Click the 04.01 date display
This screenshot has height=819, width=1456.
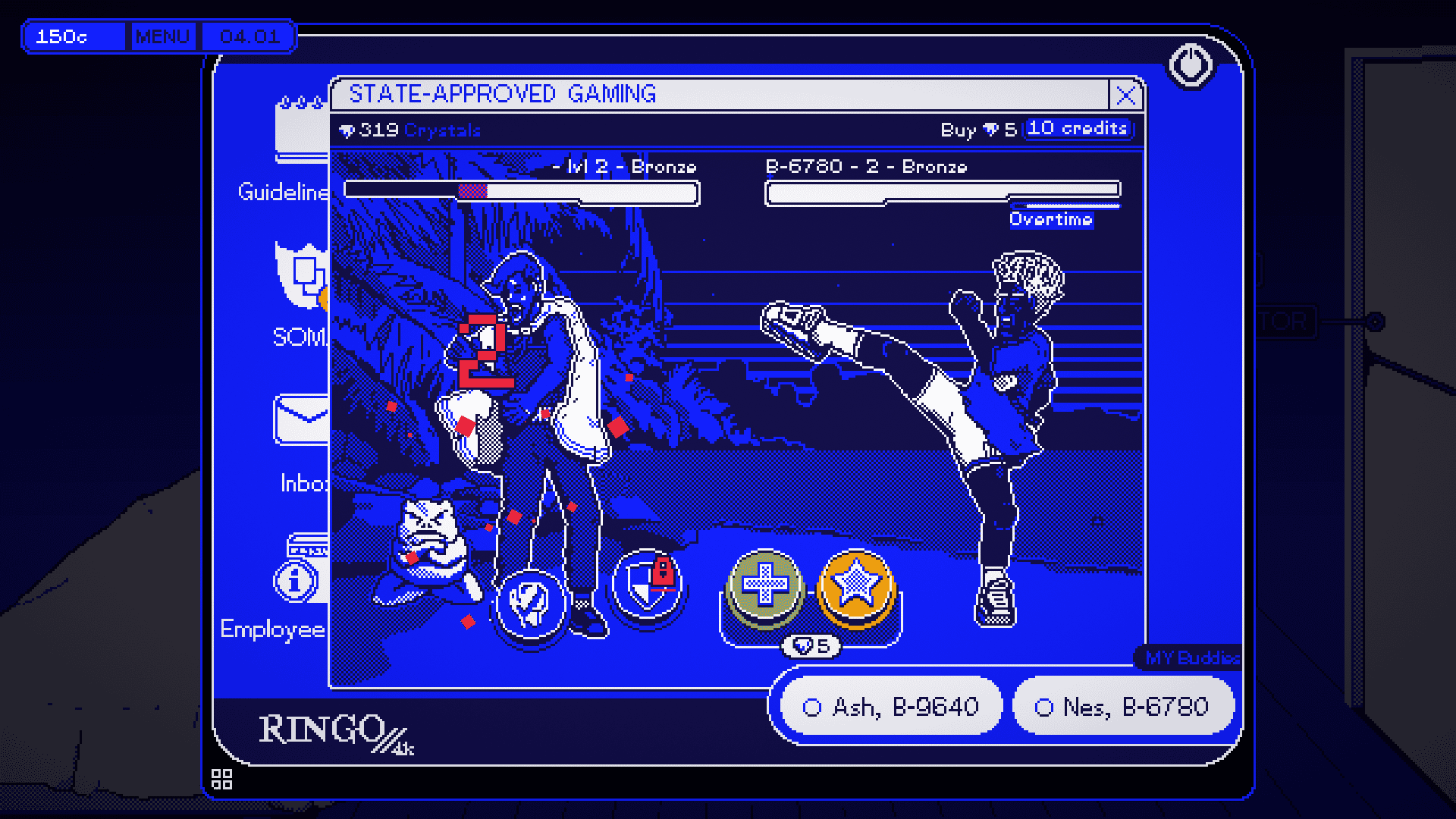pos(249,36)
